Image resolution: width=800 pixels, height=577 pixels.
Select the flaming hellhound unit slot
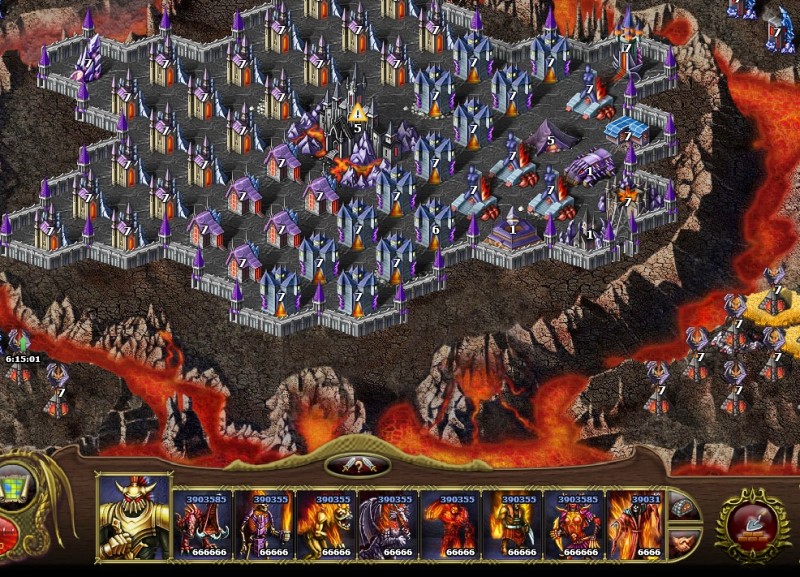327,524
